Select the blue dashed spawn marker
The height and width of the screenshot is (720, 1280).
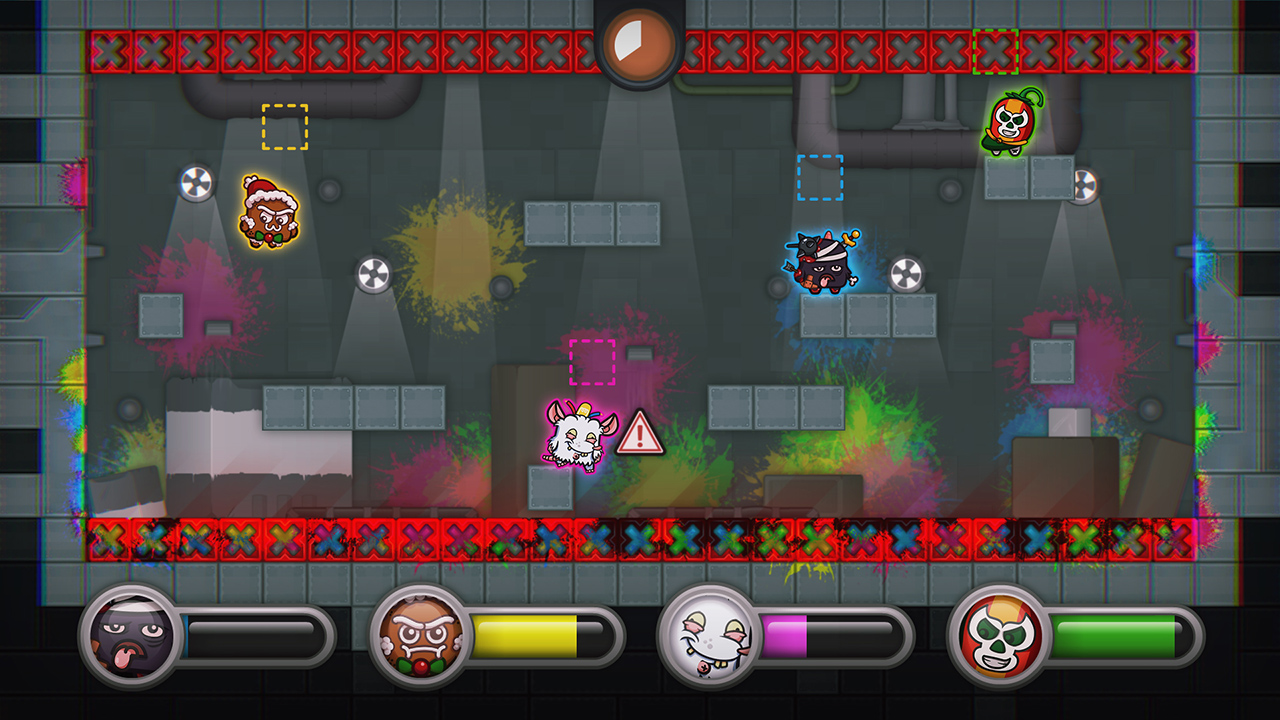click(820, 178)
